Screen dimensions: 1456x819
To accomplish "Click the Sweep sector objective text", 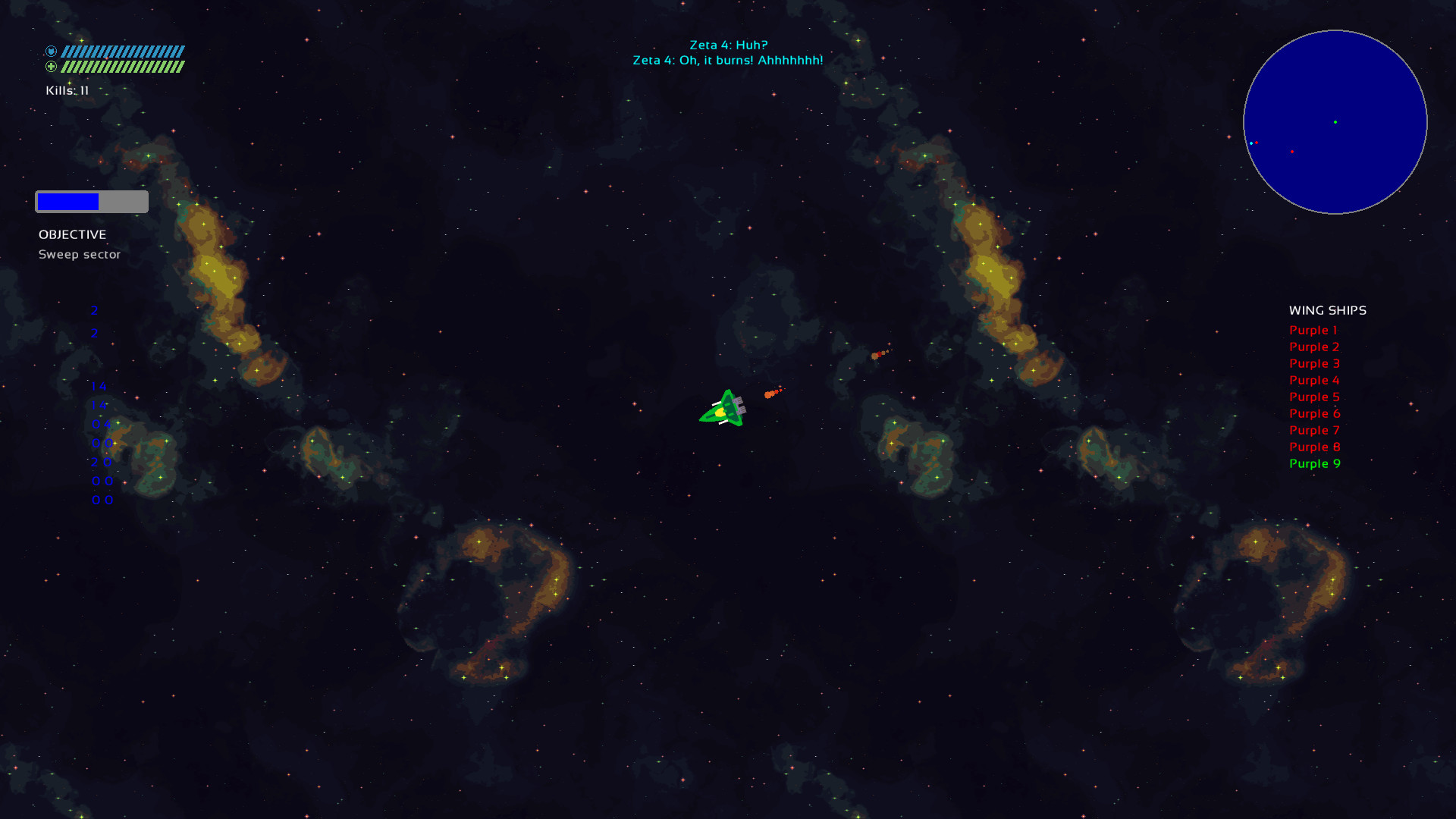I will click(80, 254).
